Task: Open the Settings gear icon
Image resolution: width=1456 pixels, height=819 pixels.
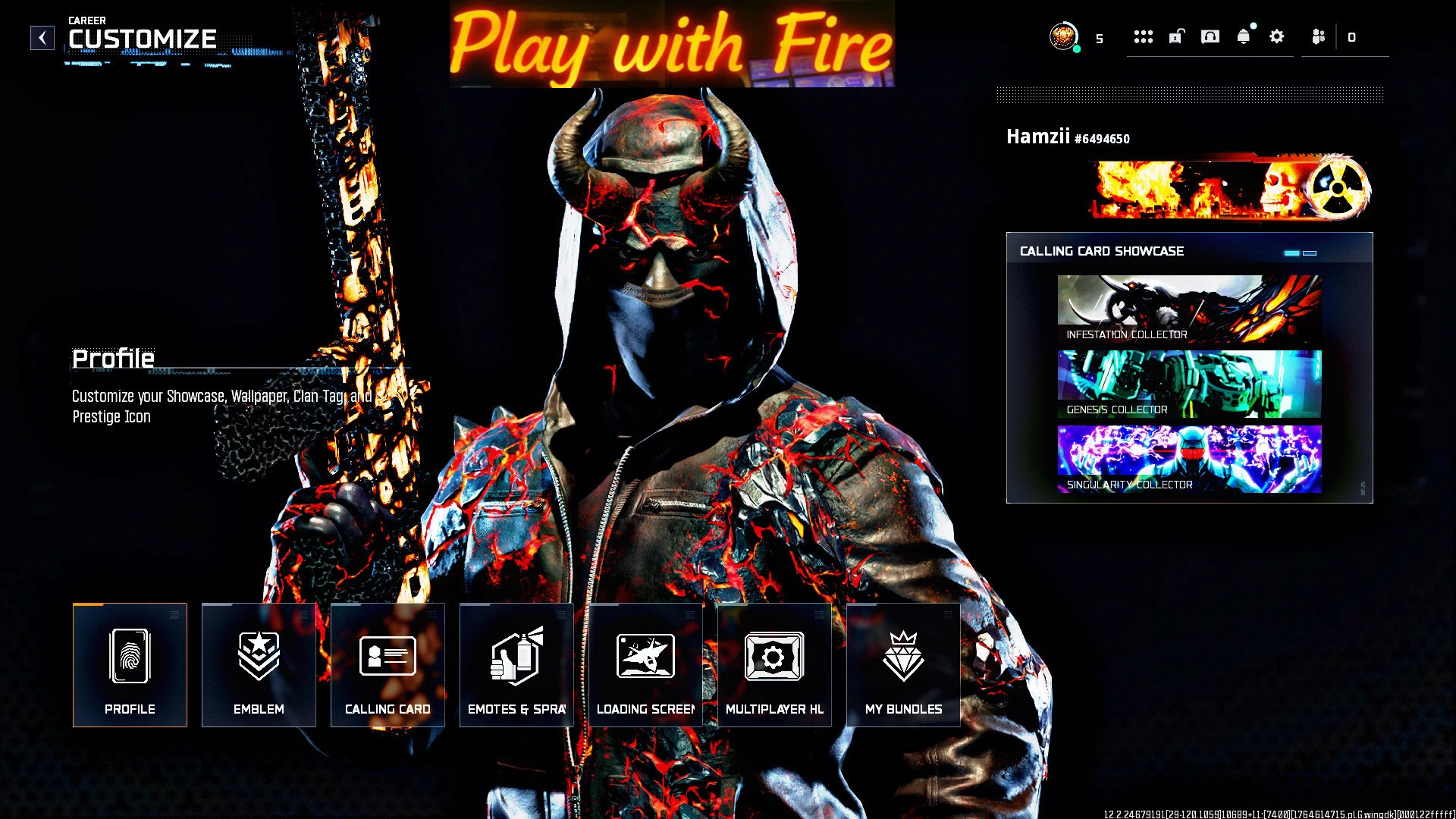Action: [1277, 36]
